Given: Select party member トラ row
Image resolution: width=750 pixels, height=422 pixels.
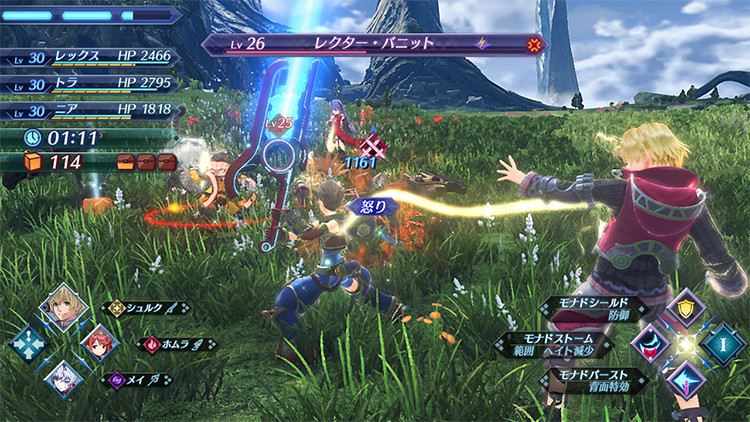Looking at the screenshot, I should click(x=92, y=84).
